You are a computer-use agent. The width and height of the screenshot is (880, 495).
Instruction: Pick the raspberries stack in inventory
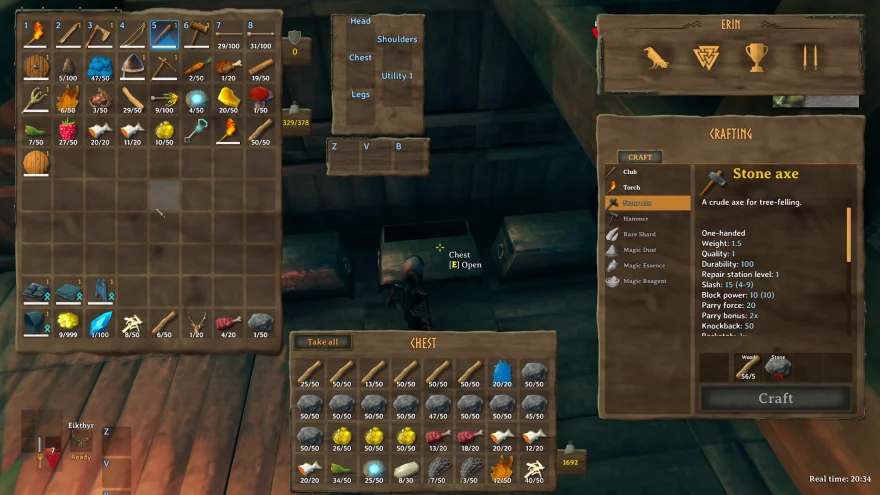pos(68,129)
